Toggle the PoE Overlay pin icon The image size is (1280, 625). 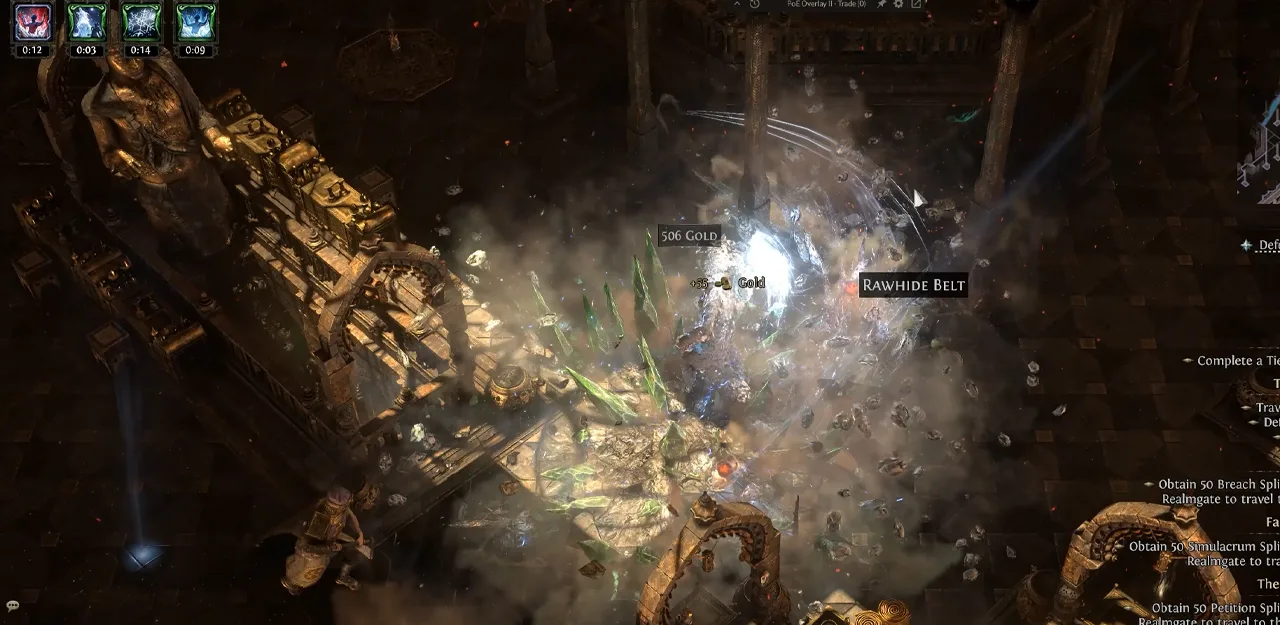[x=881, y=4]
